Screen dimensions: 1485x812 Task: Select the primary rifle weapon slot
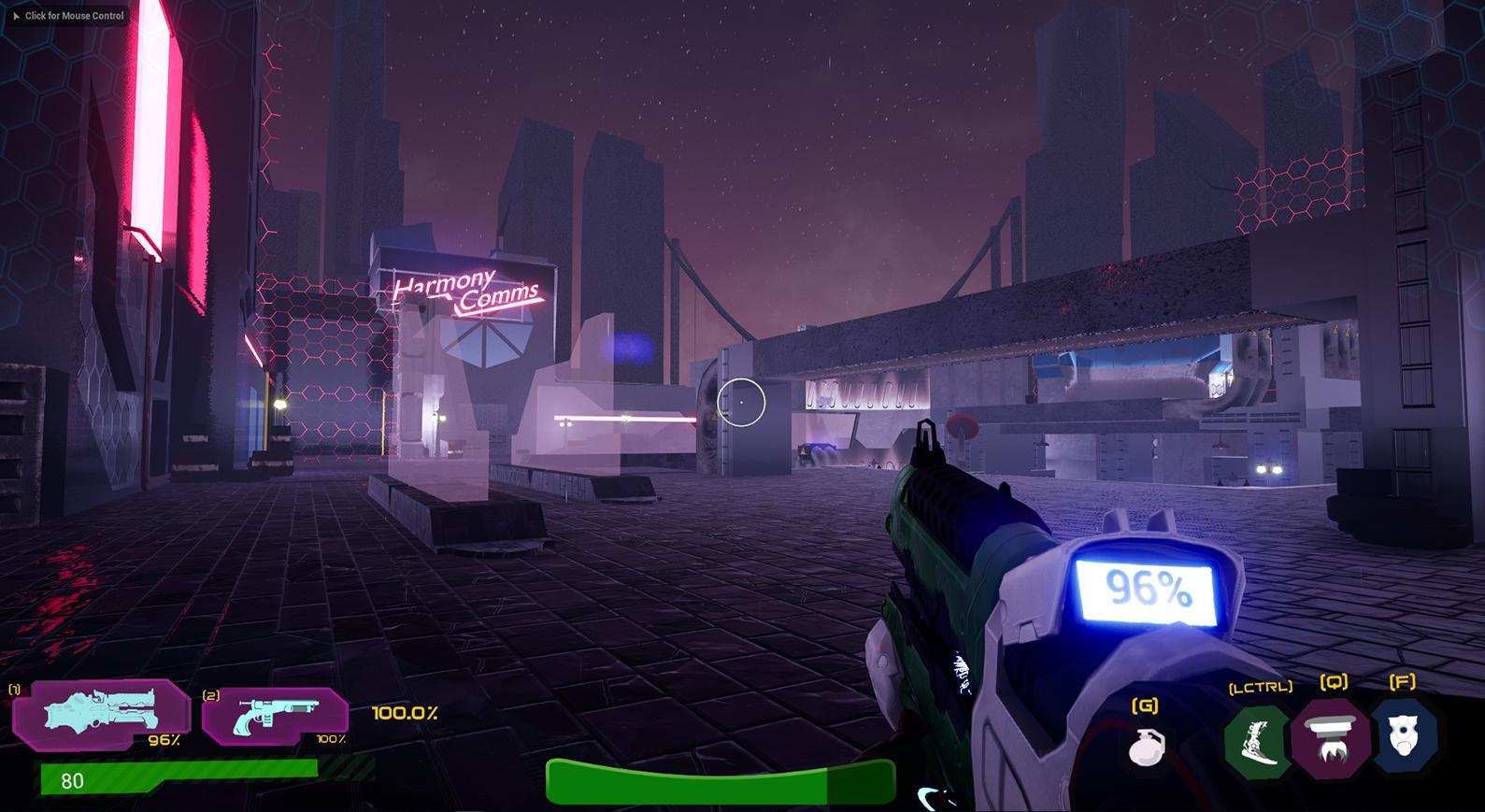pyautogui.click(x=102, y=715)
